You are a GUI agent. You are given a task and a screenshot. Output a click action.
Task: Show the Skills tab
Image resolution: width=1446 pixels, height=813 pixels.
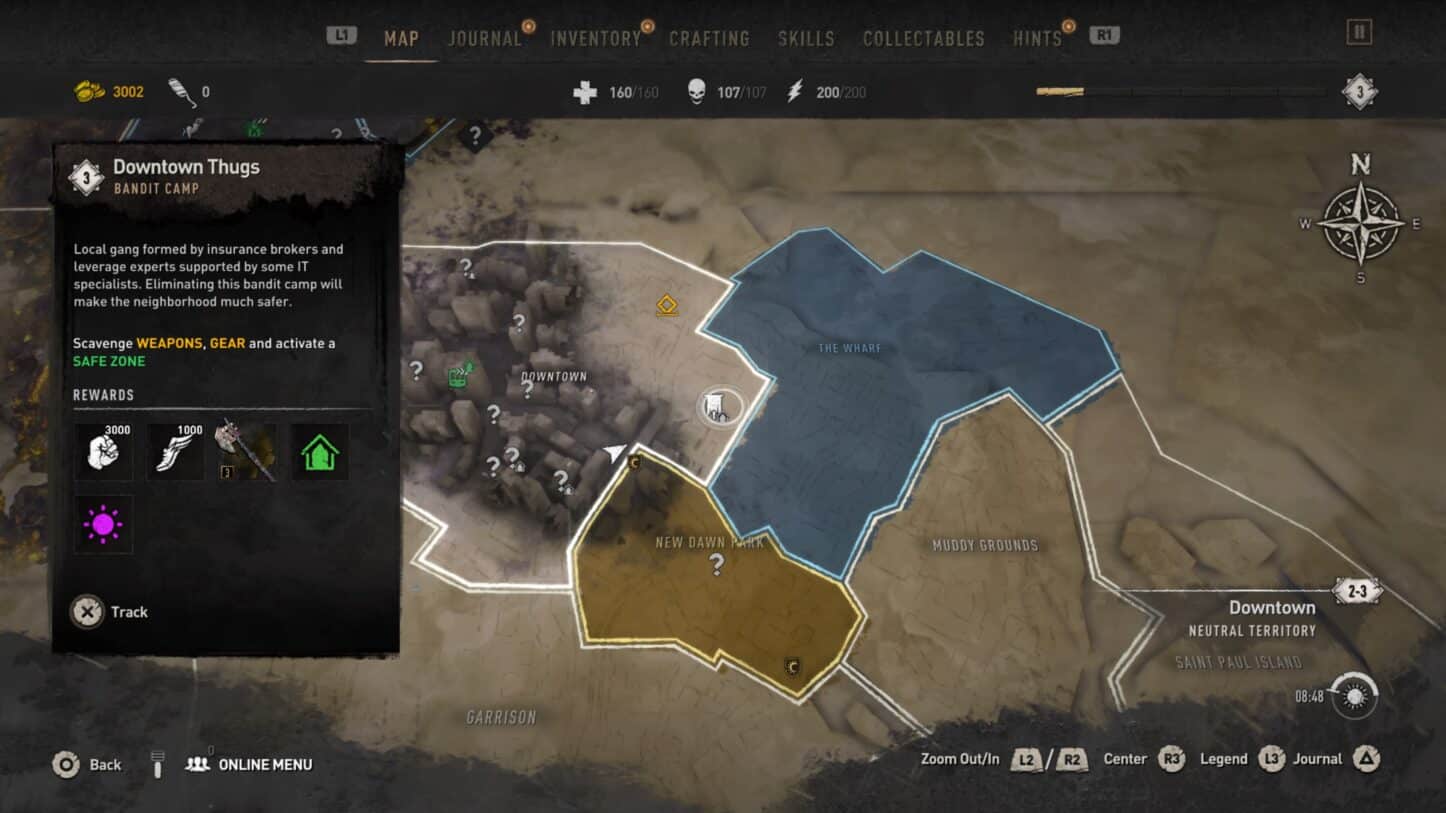click(806, 39)
